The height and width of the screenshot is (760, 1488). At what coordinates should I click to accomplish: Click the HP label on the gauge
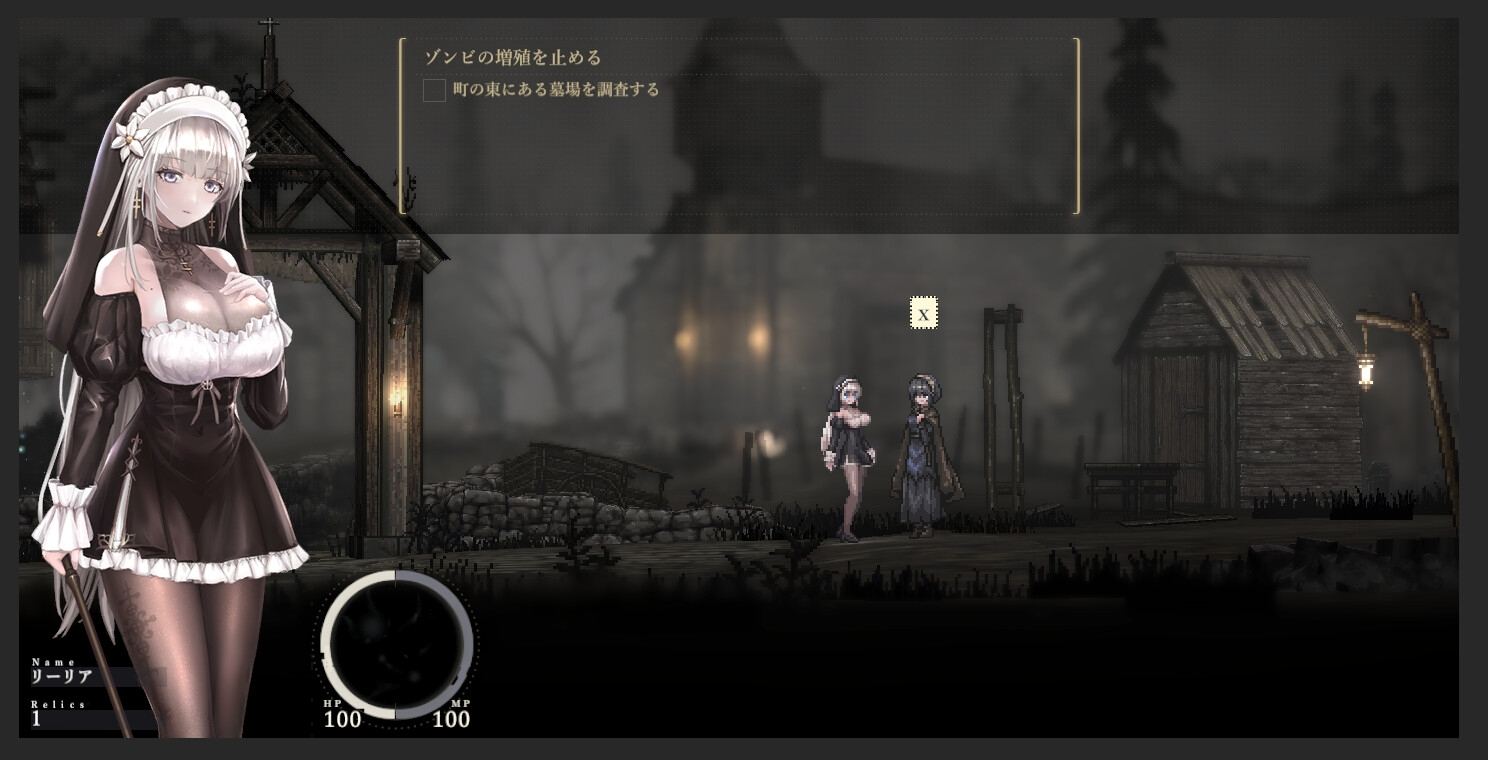point(335,702)
